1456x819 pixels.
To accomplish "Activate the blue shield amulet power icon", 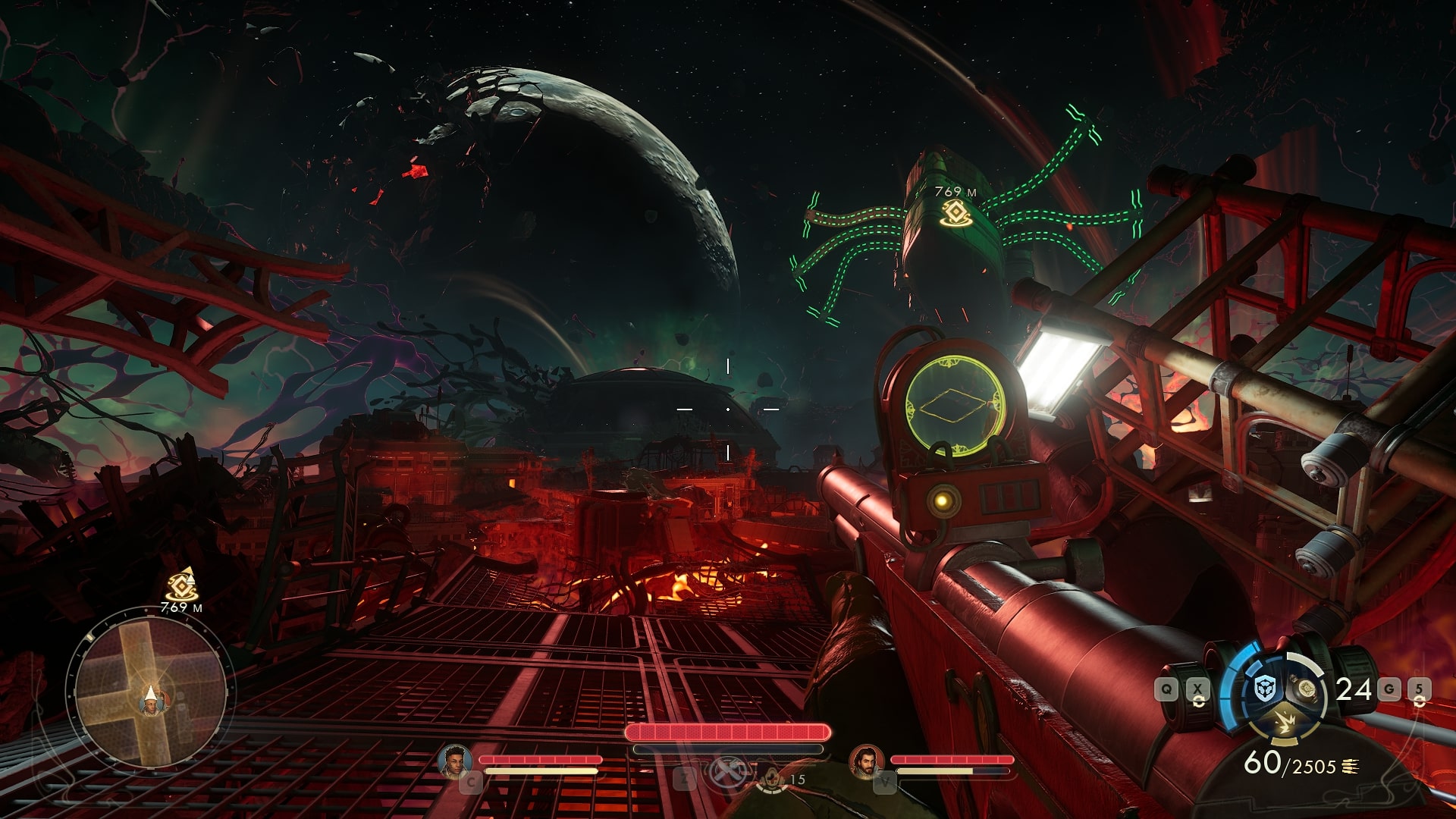I will tap(1264, 690).
